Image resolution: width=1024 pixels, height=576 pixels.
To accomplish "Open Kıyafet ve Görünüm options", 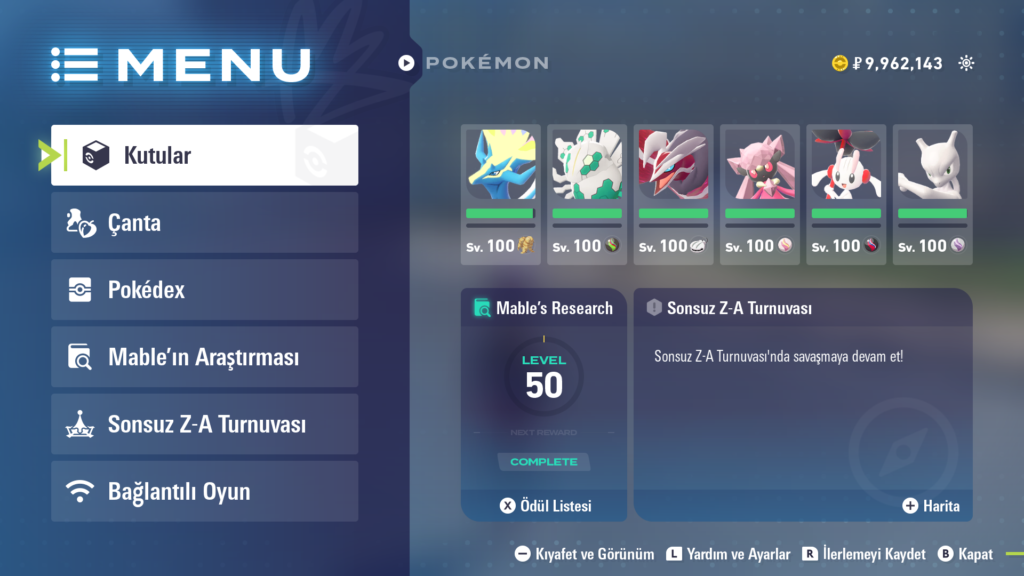I will click(585, 554).
